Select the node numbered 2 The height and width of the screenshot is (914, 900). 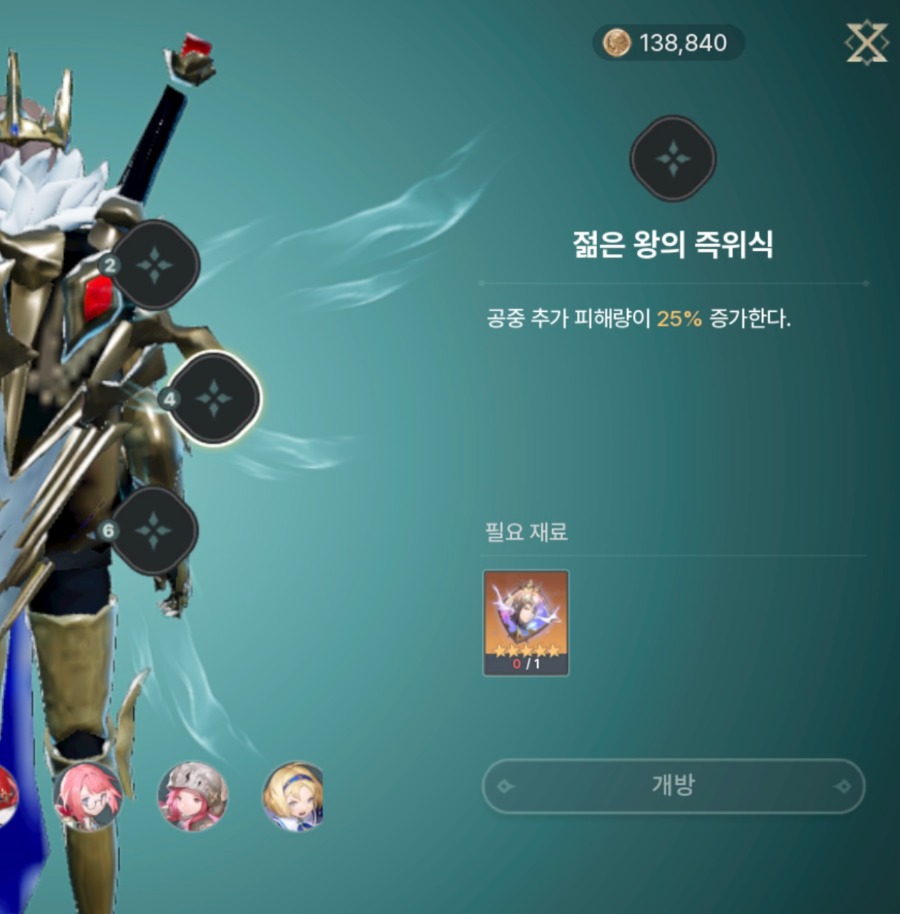click(x=155, y=265)
